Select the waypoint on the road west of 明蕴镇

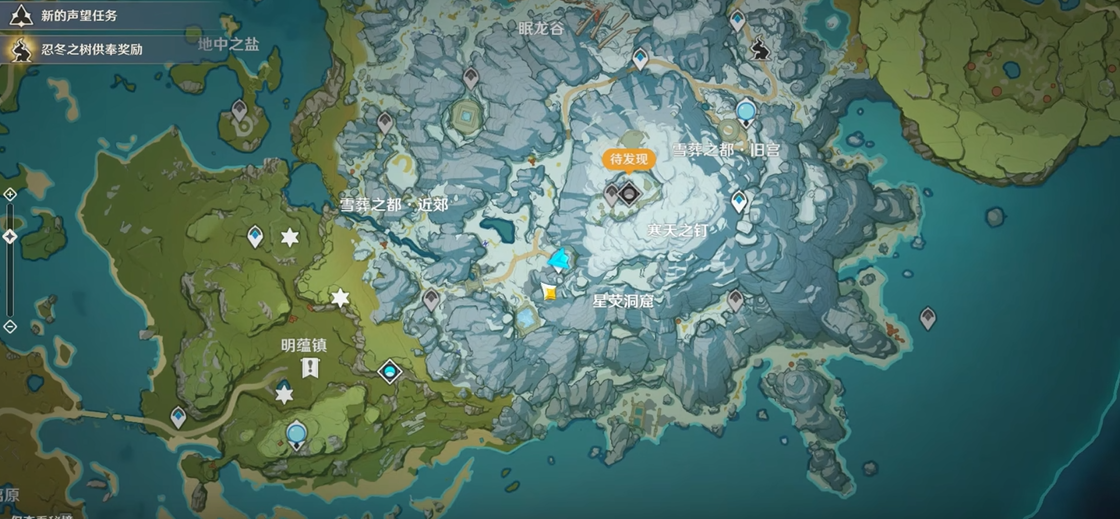(x=178, y=415)
